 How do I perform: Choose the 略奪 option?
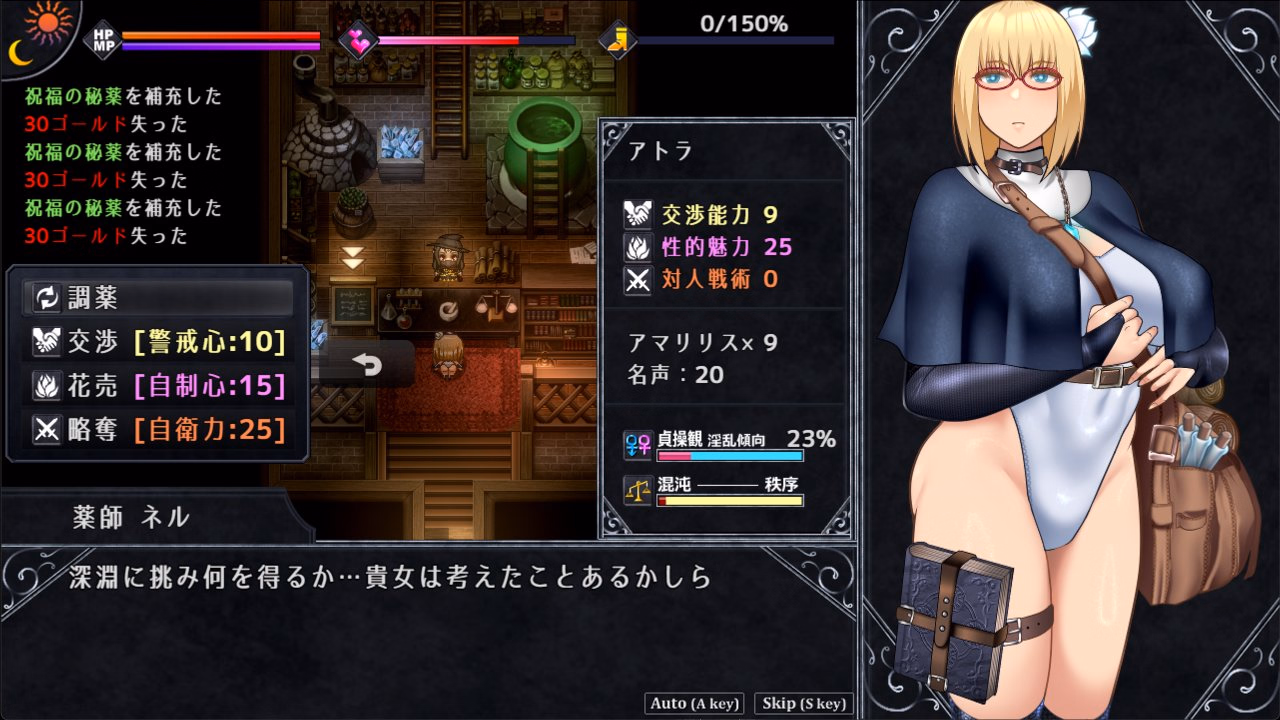pos(157,430)
